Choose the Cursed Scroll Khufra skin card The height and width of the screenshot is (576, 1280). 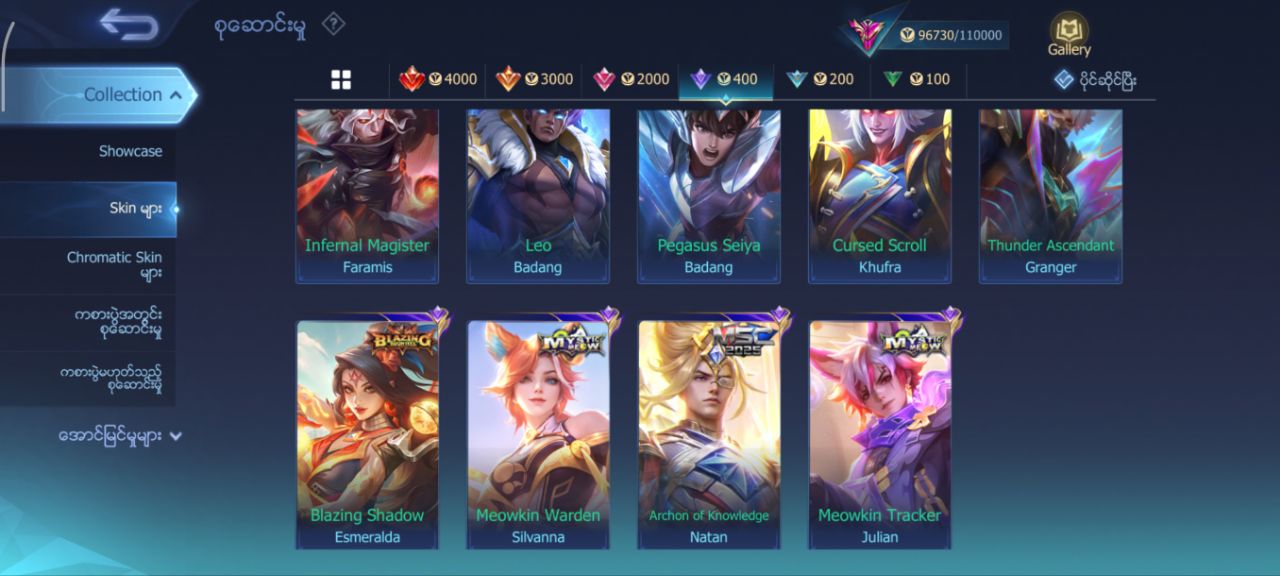(880, 195)
